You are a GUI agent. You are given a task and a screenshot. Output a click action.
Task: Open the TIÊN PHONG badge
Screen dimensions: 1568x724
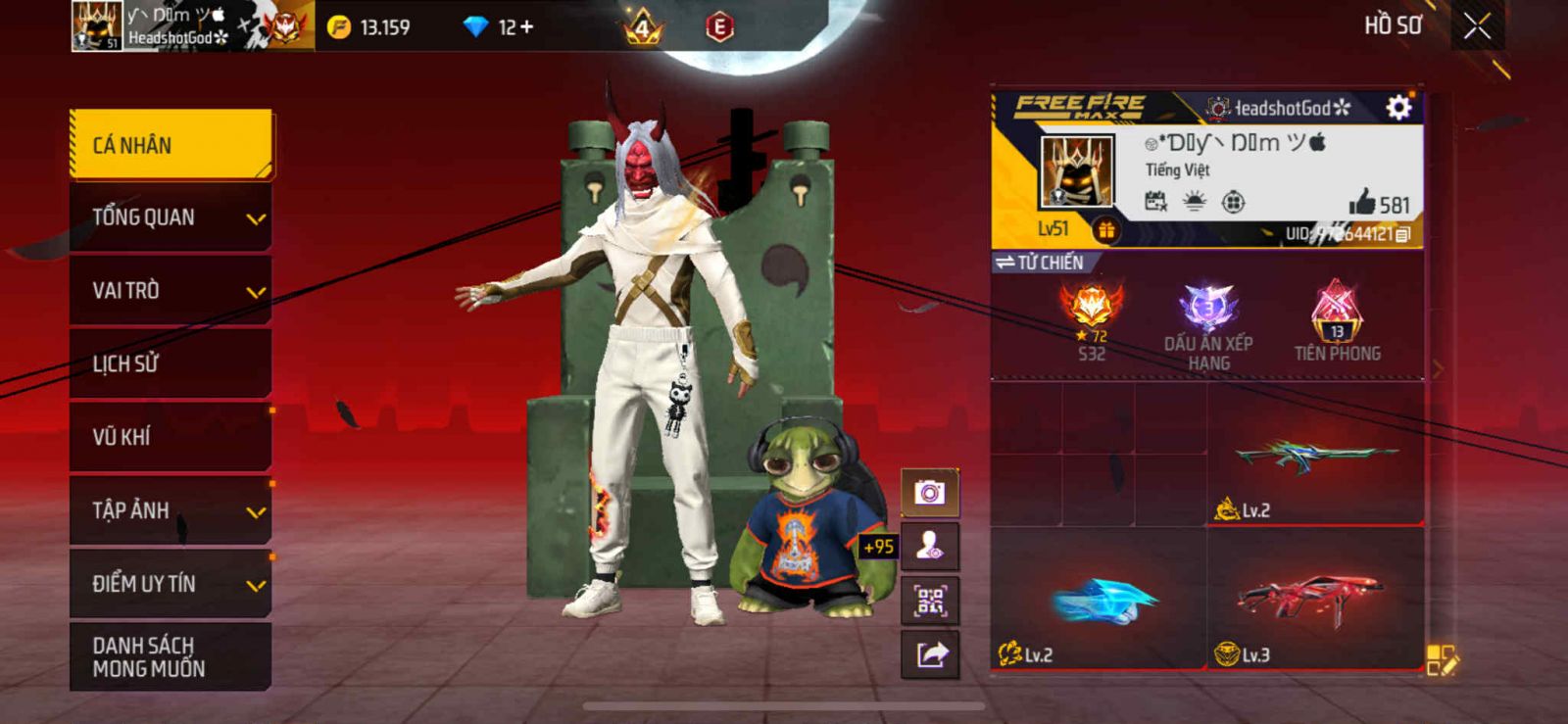(1337, 321)
